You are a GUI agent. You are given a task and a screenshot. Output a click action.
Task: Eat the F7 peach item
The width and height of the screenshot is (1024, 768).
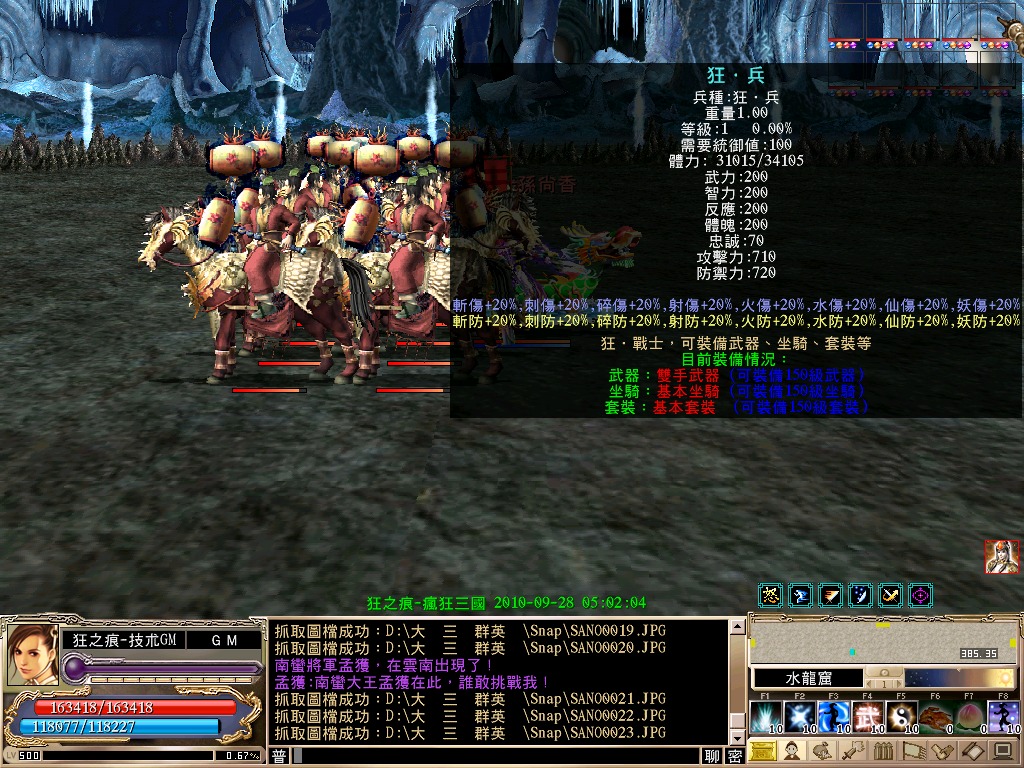point(970,716)
